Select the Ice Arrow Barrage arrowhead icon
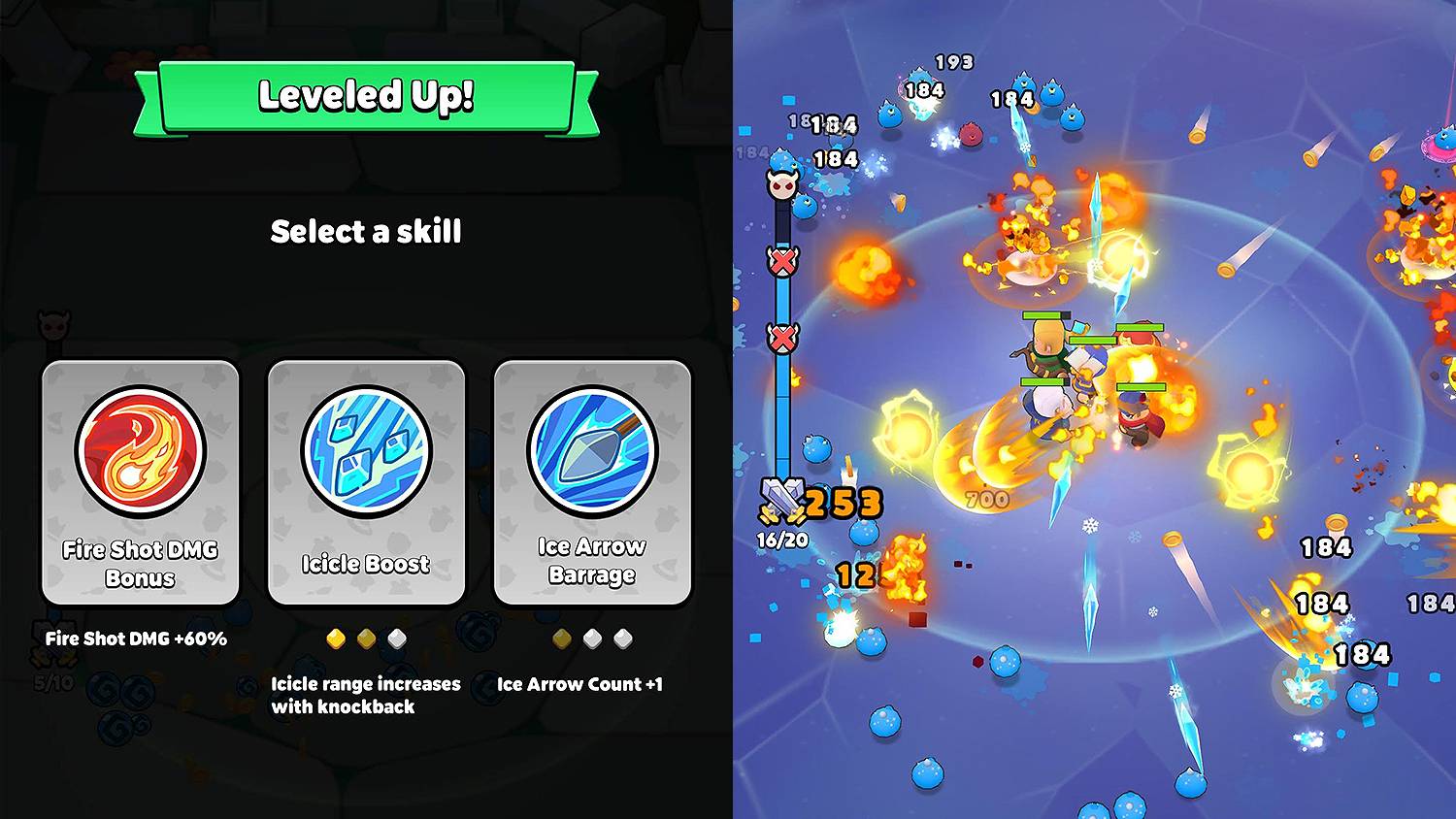 click(x=593, y=449)
